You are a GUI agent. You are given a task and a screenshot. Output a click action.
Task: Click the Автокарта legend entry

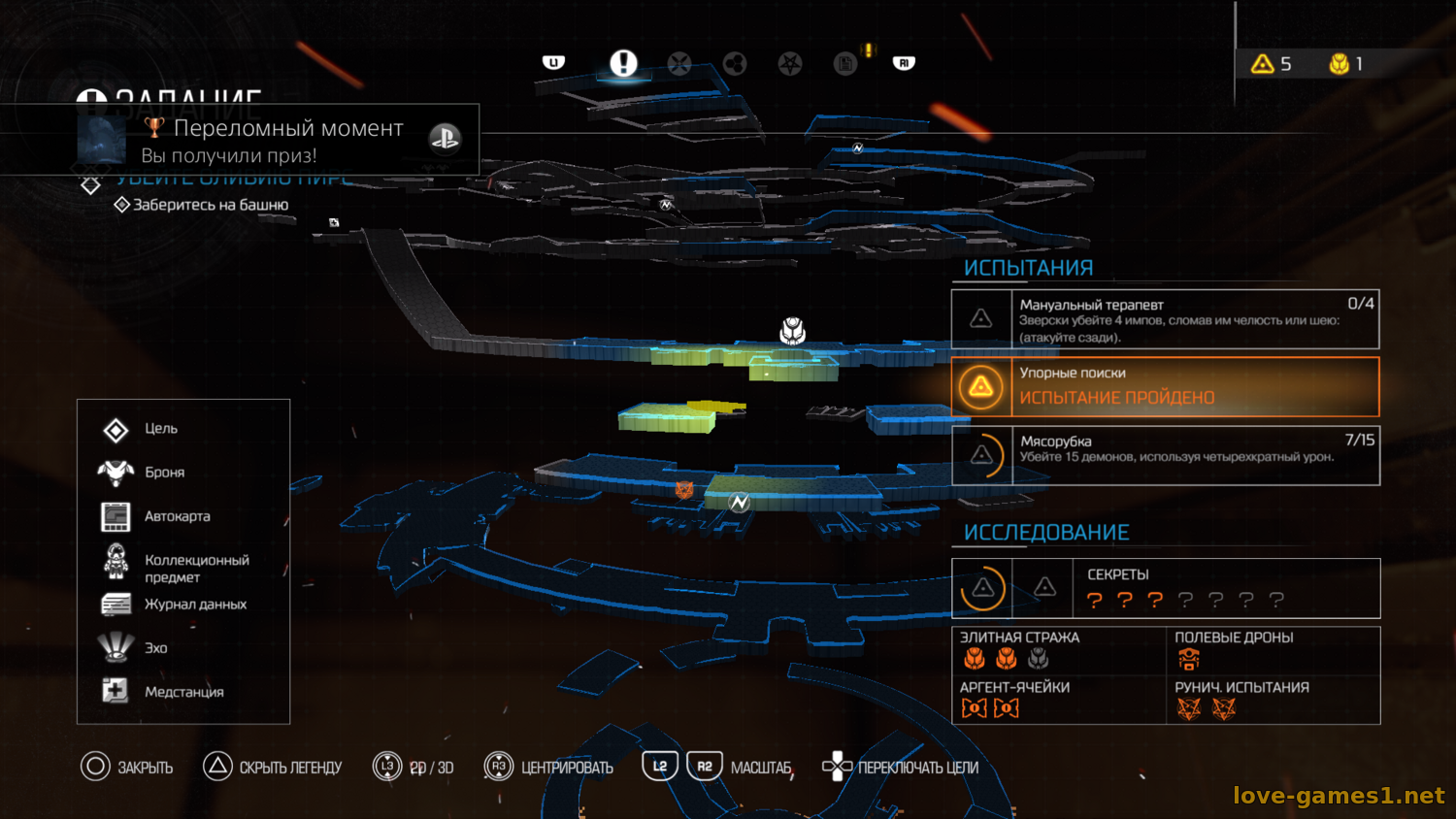pyautogui.click(x=177, y=516)
